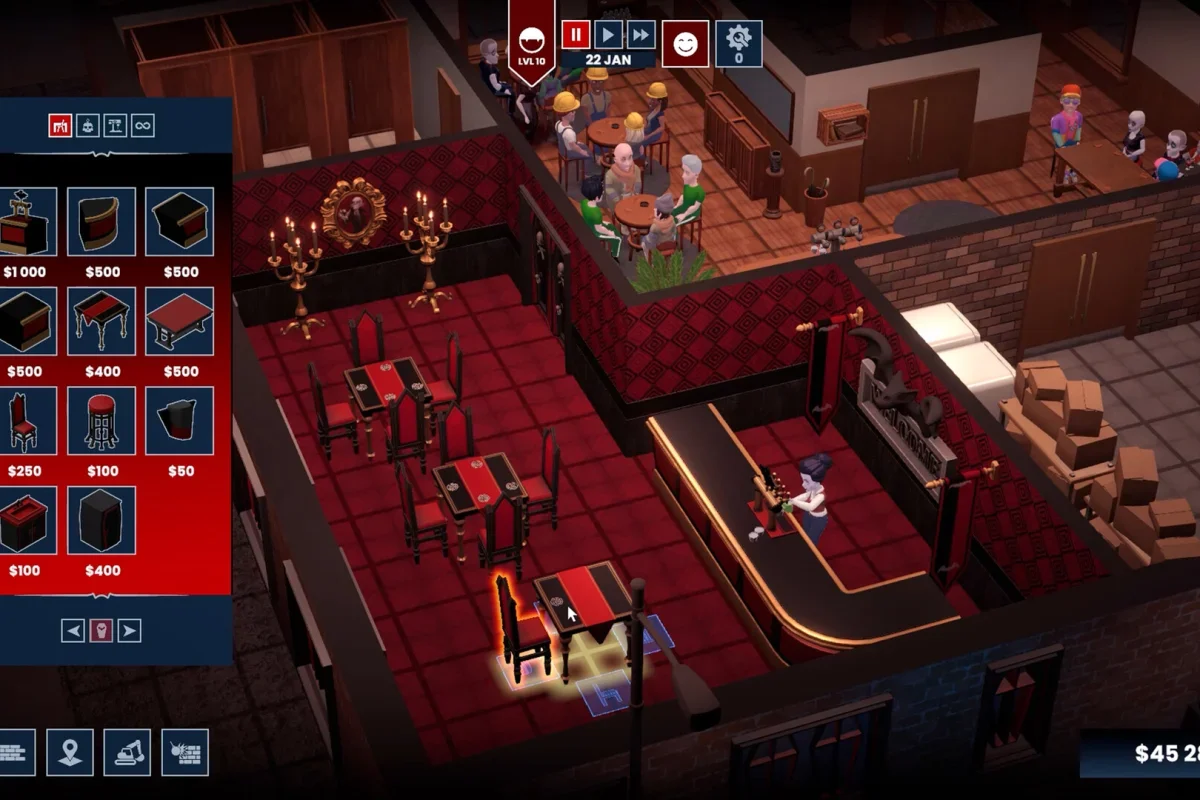Select the wrecking ball demolish wall tool
The width and height of the screenshot is (1200, 800).
pyautogui.click(x=185, y=752)
